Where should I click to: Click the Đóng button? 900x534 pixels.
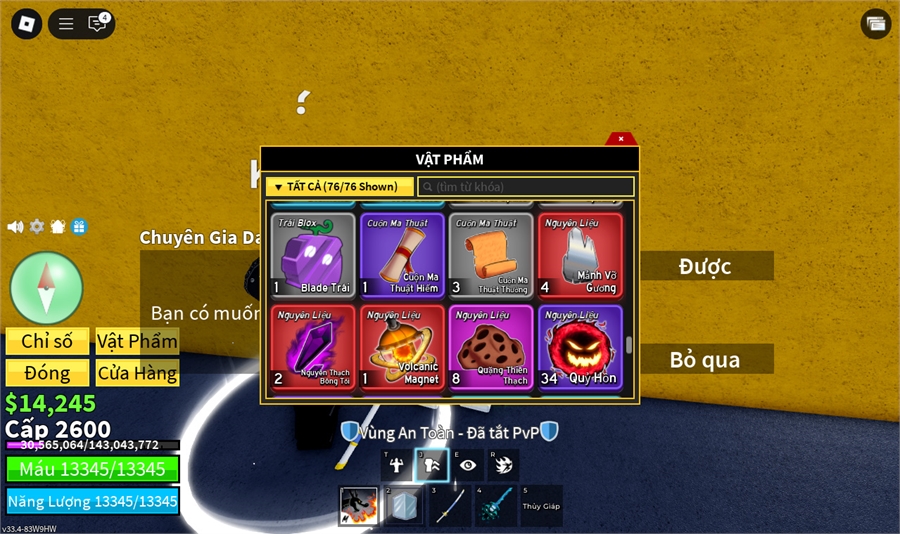[47, 374]
